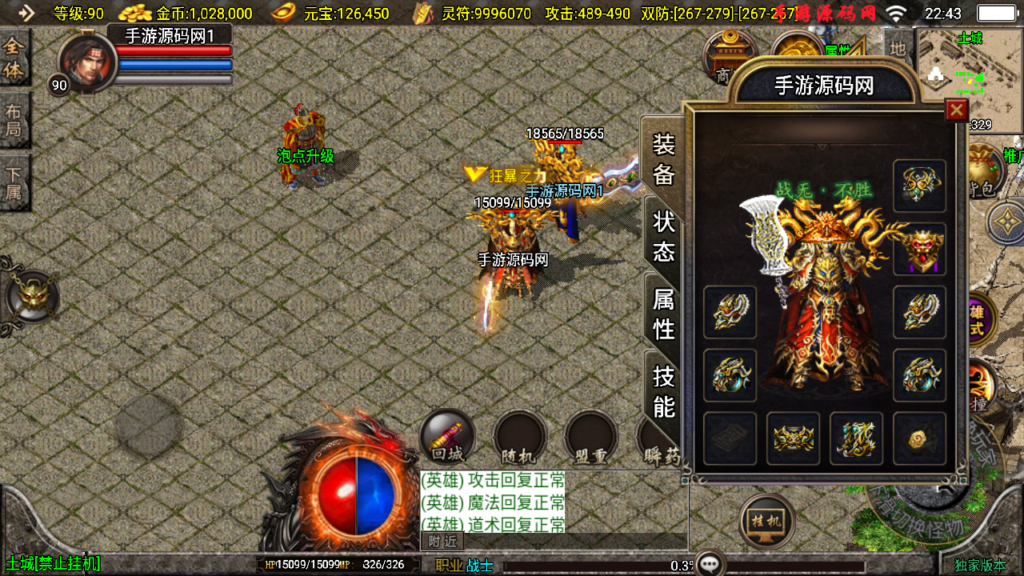Activate the 随机 random teleport button

click(x=518, y=438)
